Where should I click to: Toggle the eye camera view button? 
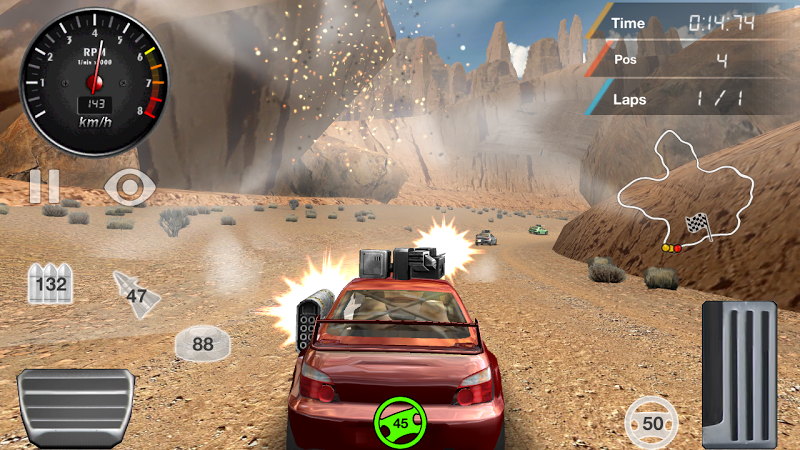click(128, 187)
